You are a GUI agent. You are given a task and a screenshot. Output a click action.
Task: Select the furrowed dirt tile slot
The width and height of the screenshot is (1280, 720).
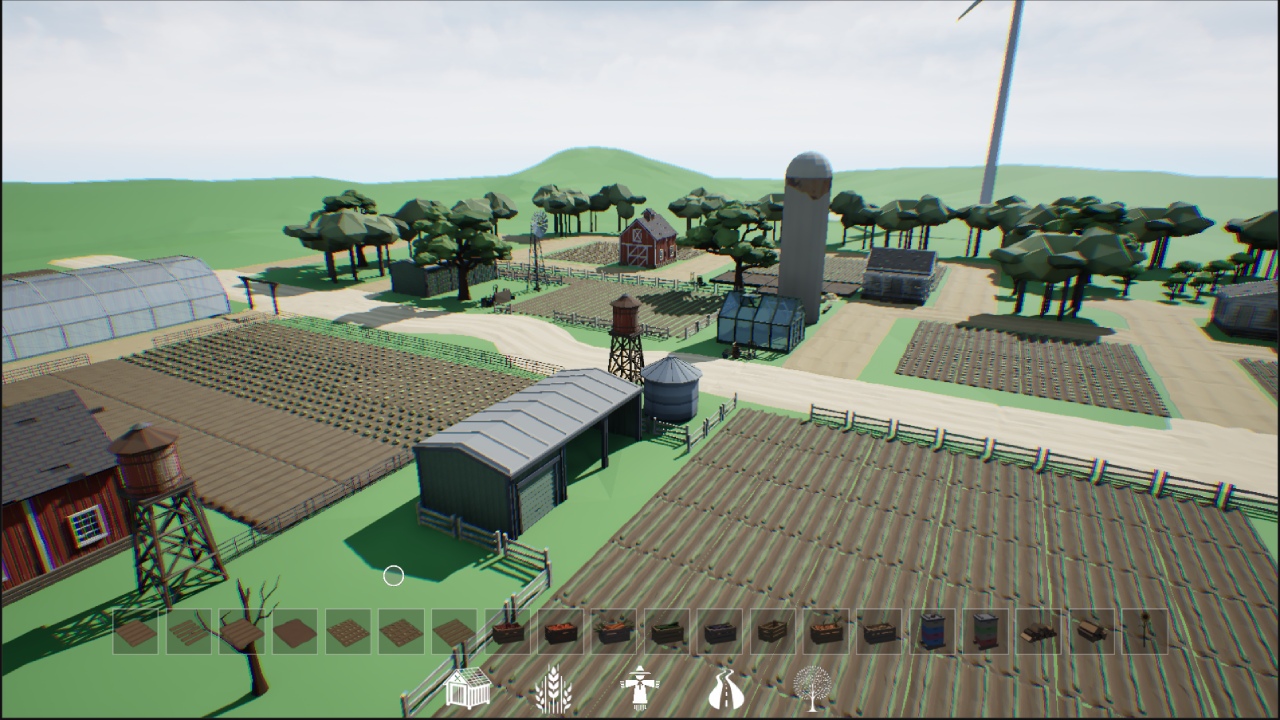click(452, 632)
